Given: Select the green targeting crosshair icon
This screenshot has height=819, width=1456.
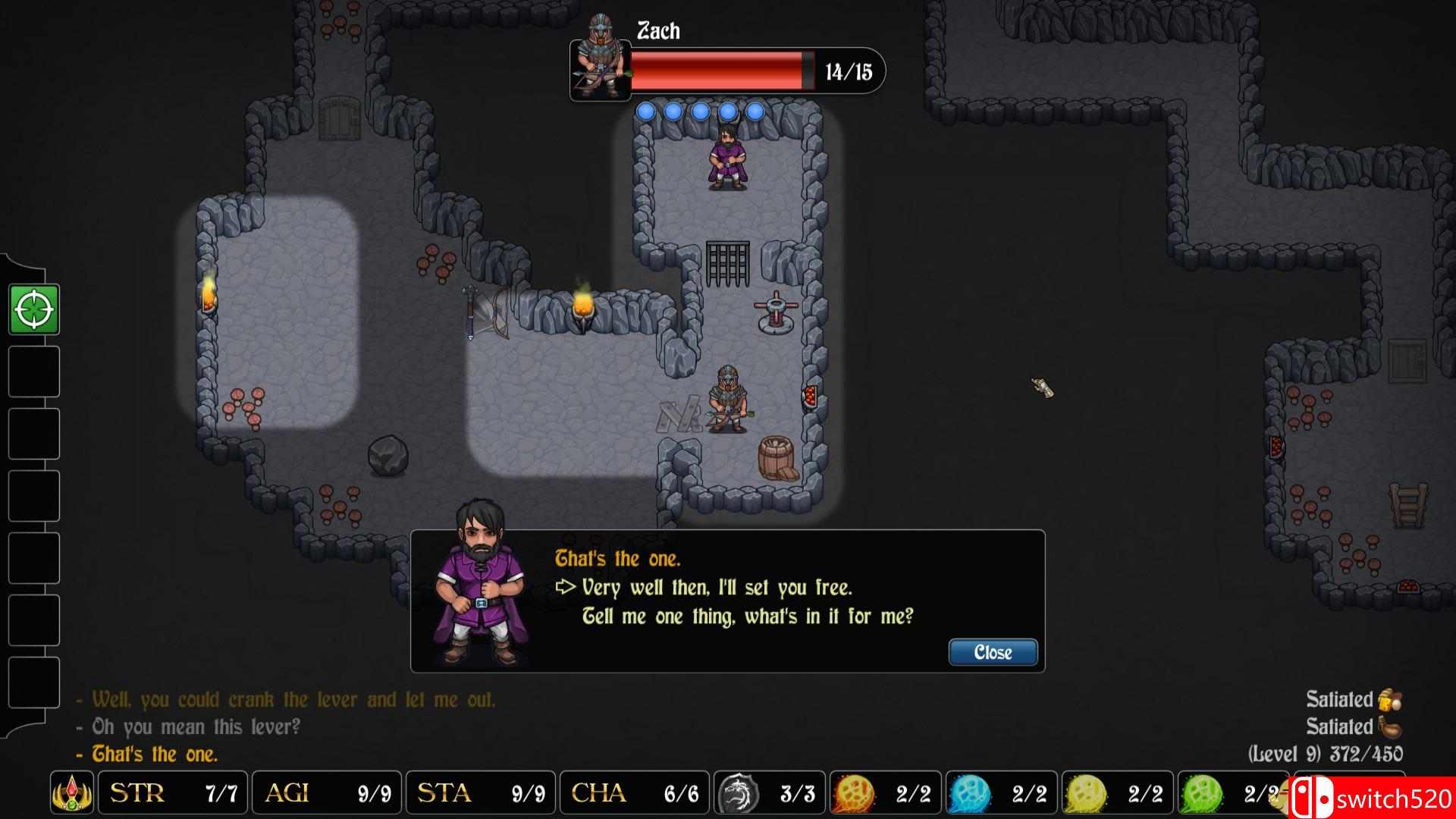Looking at the screenshot, I should 34,310.
